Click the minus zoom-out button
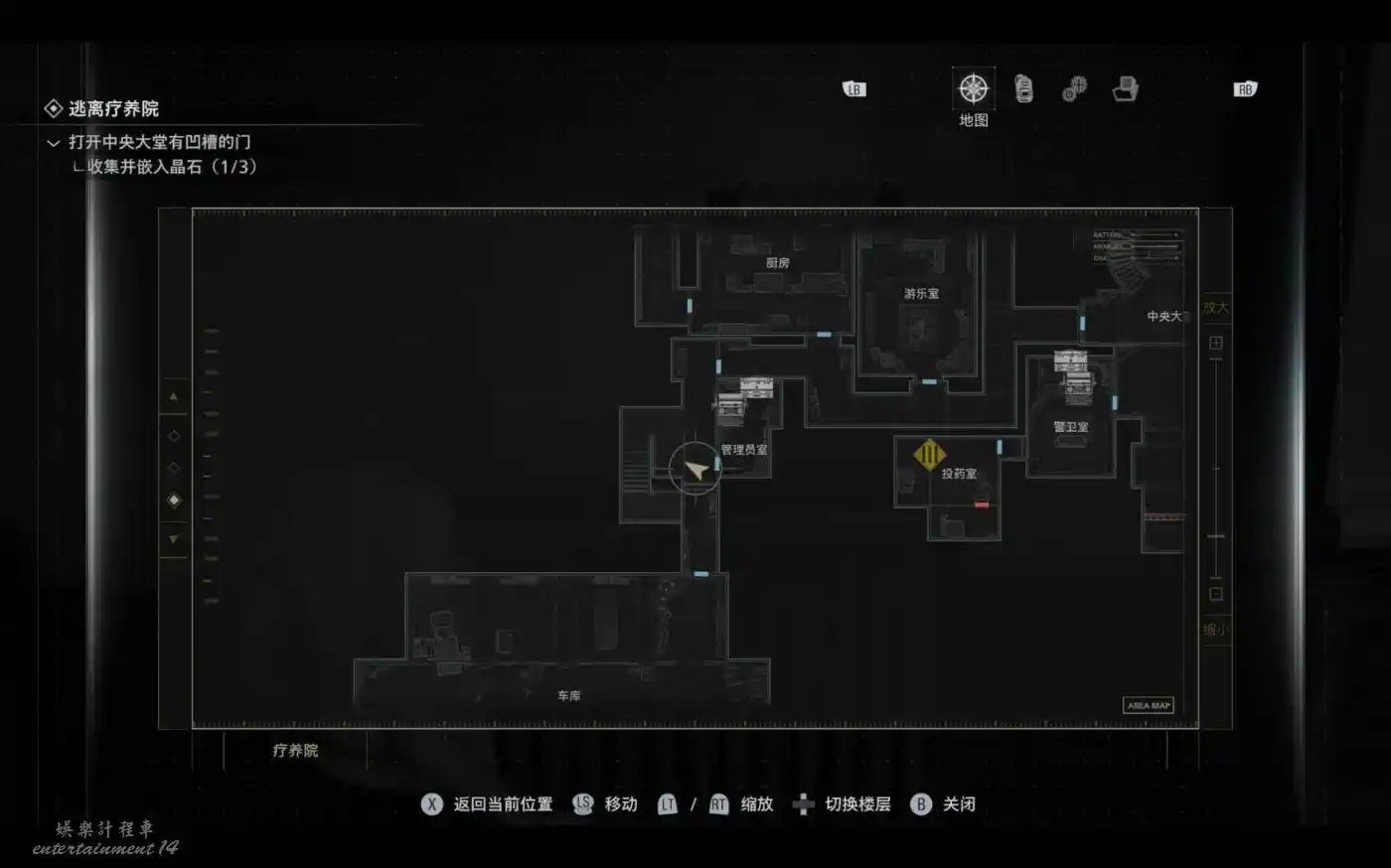 coord(1215,594)
